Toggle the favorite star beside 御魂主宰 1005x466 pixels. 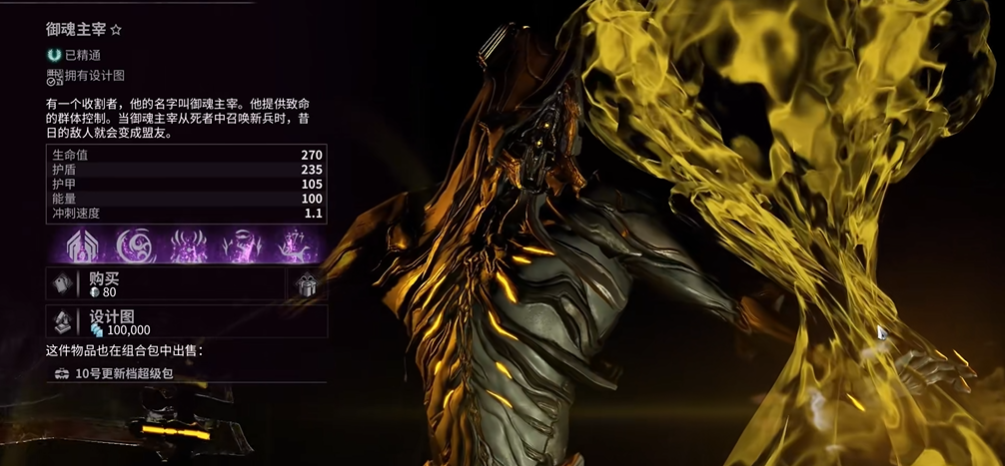tap(116, 31)
